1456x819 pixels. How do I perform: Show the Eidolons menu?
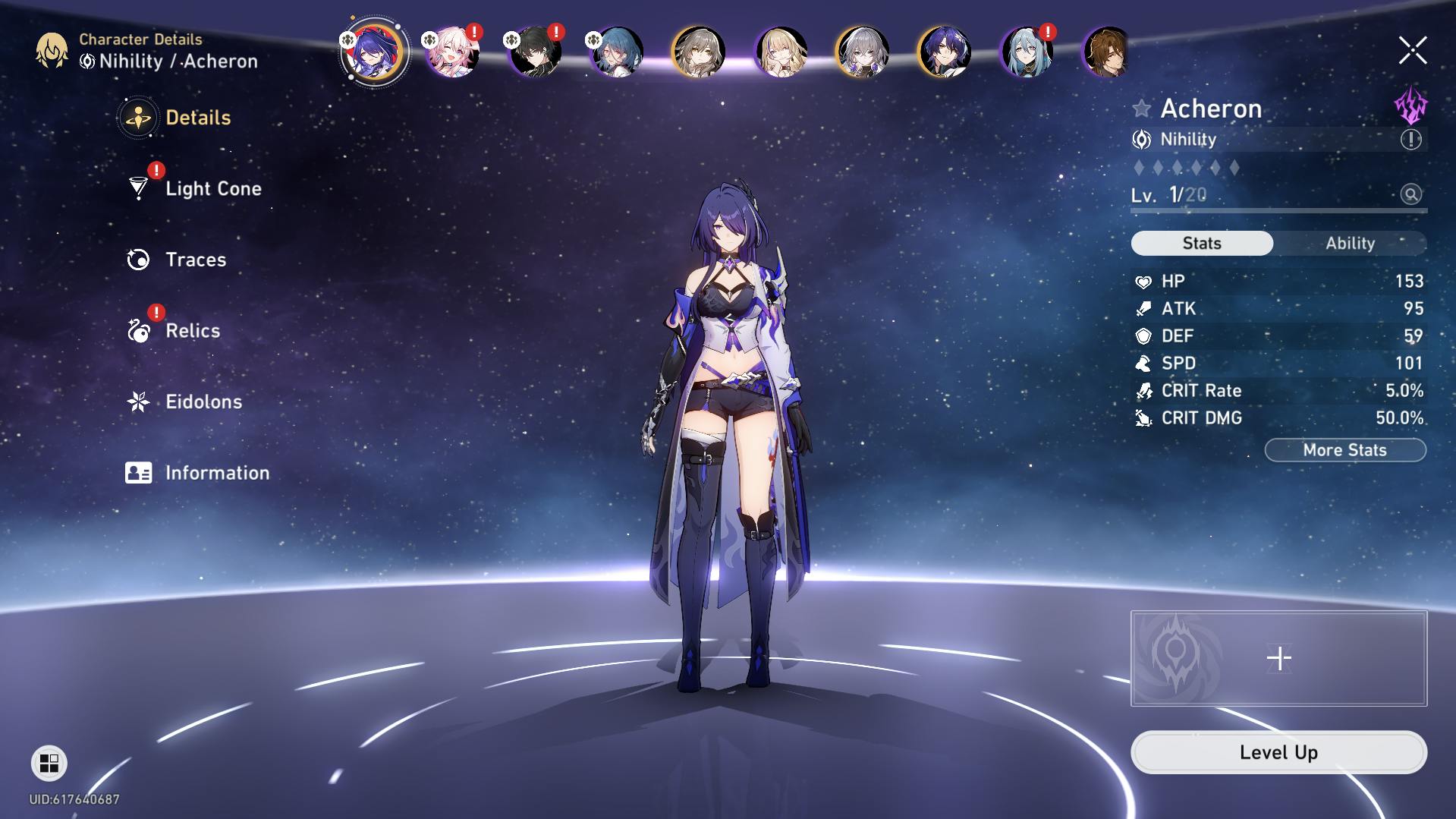pos(203,402)
